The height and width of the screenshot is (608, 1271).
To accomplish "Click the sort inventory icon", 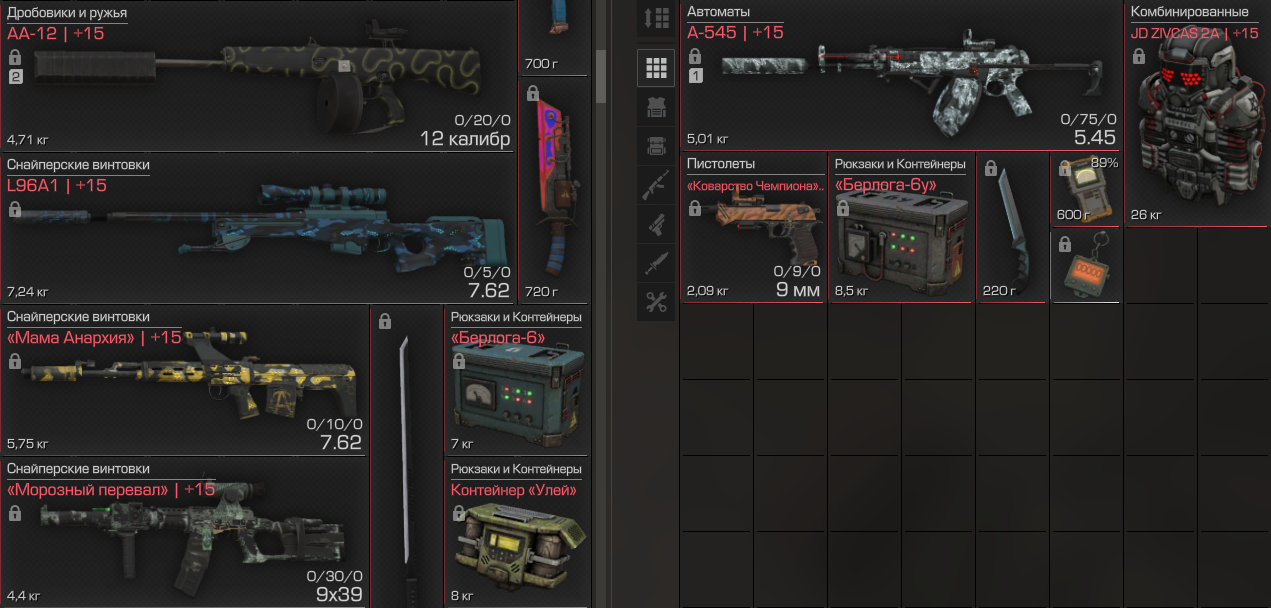I will [656, 18].
